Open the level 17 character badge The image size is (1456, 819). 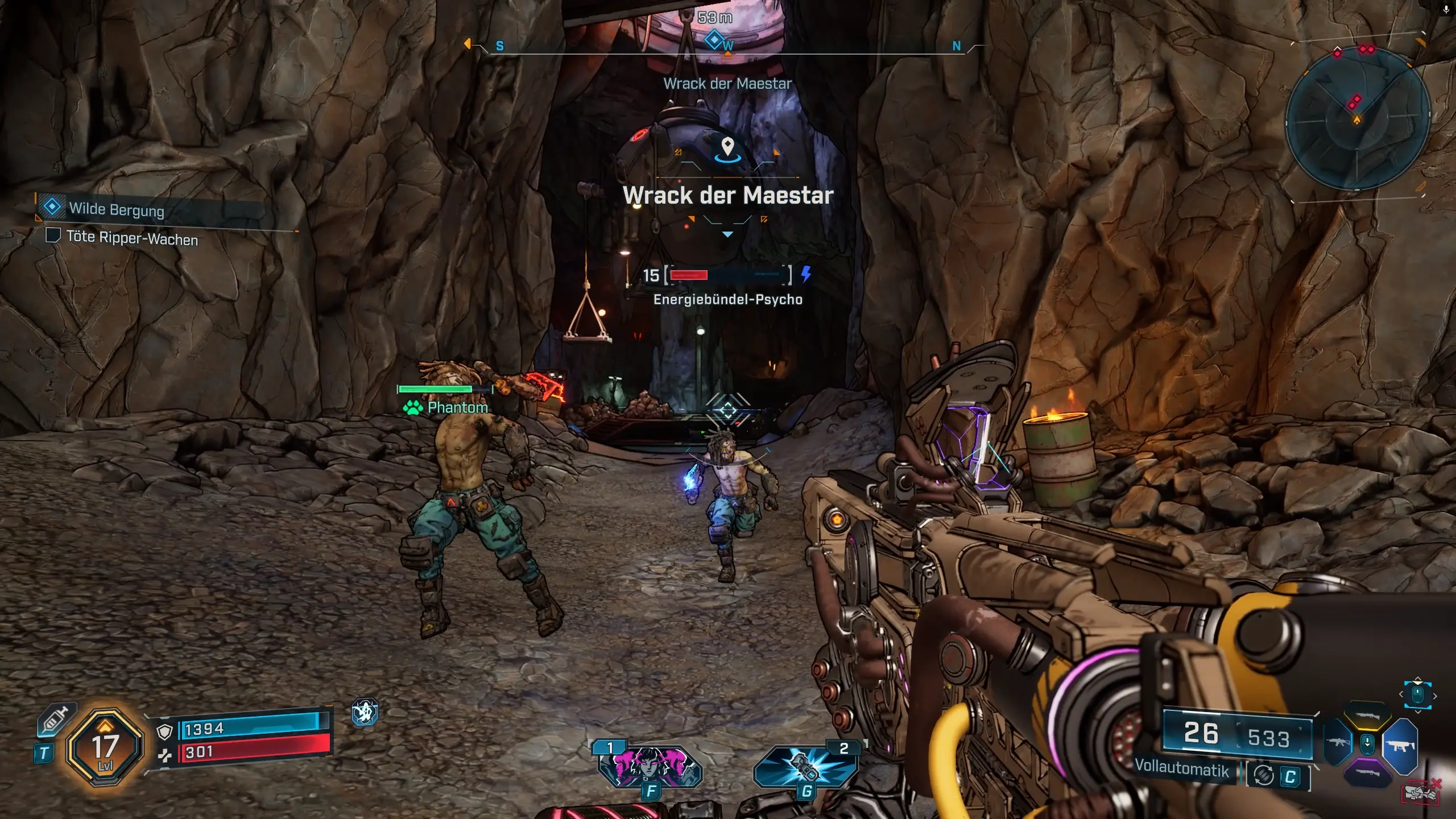coord(105,747)
